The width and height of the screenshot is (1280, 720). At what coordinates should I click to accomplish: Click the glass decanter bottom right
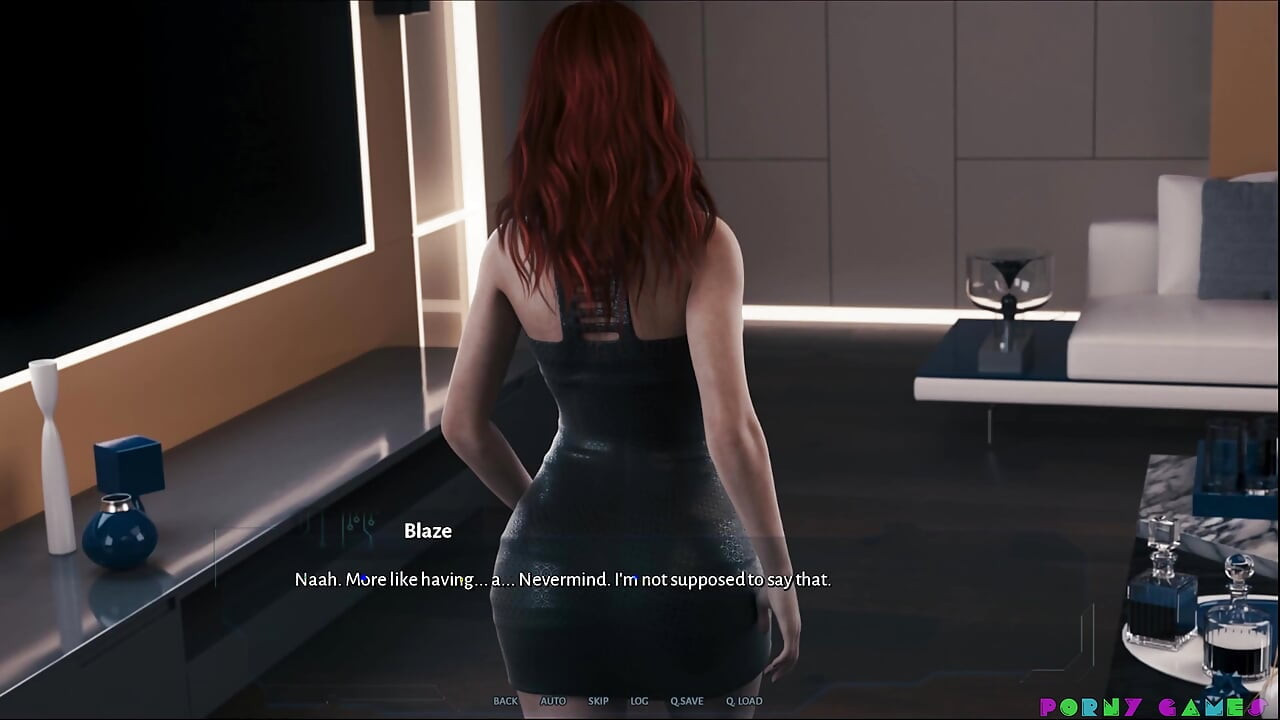(1165, 600)
